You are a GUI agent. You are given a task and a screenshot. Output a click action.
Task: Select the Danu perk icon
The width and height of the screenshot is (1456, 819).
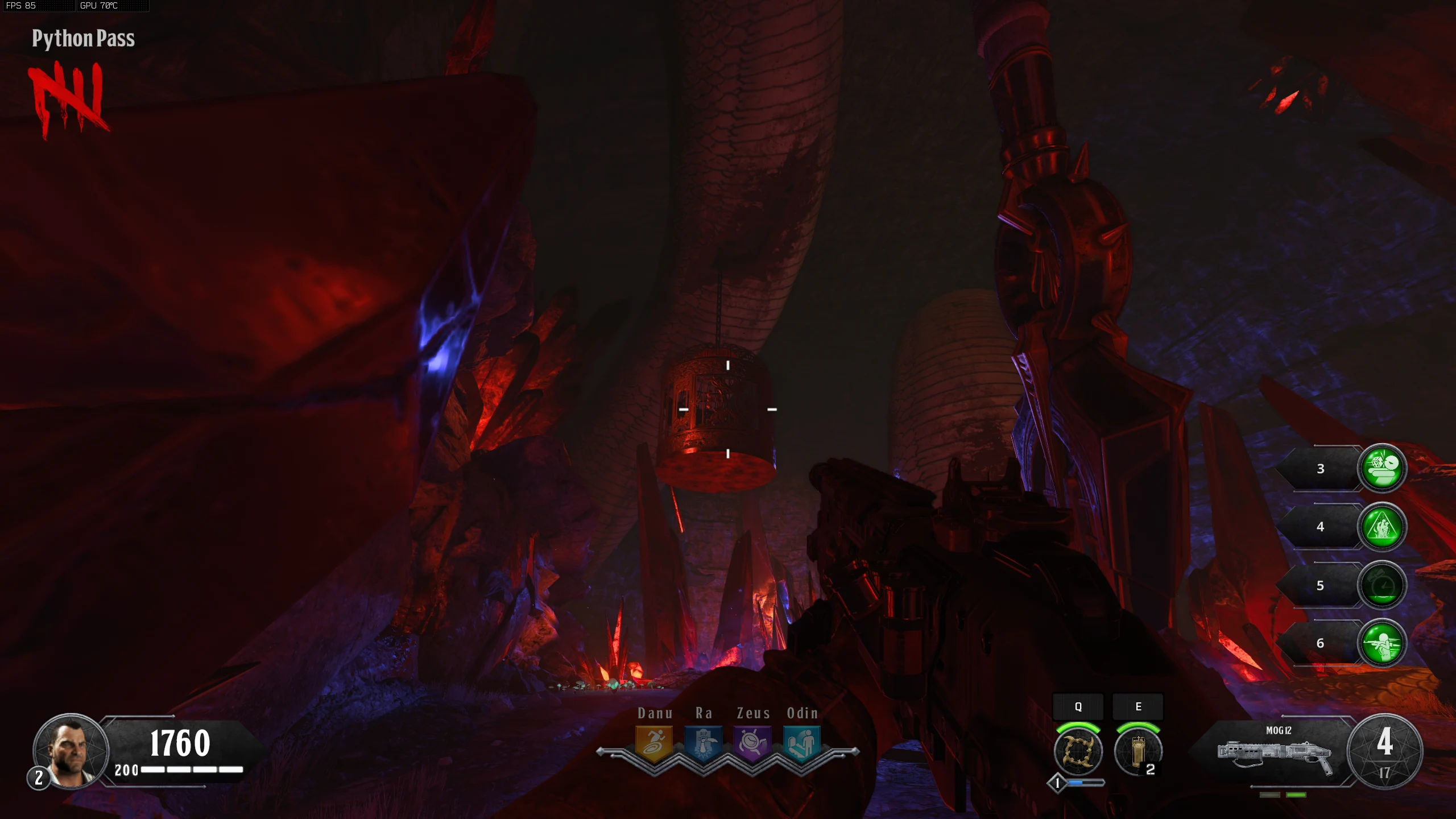(653, 743)
